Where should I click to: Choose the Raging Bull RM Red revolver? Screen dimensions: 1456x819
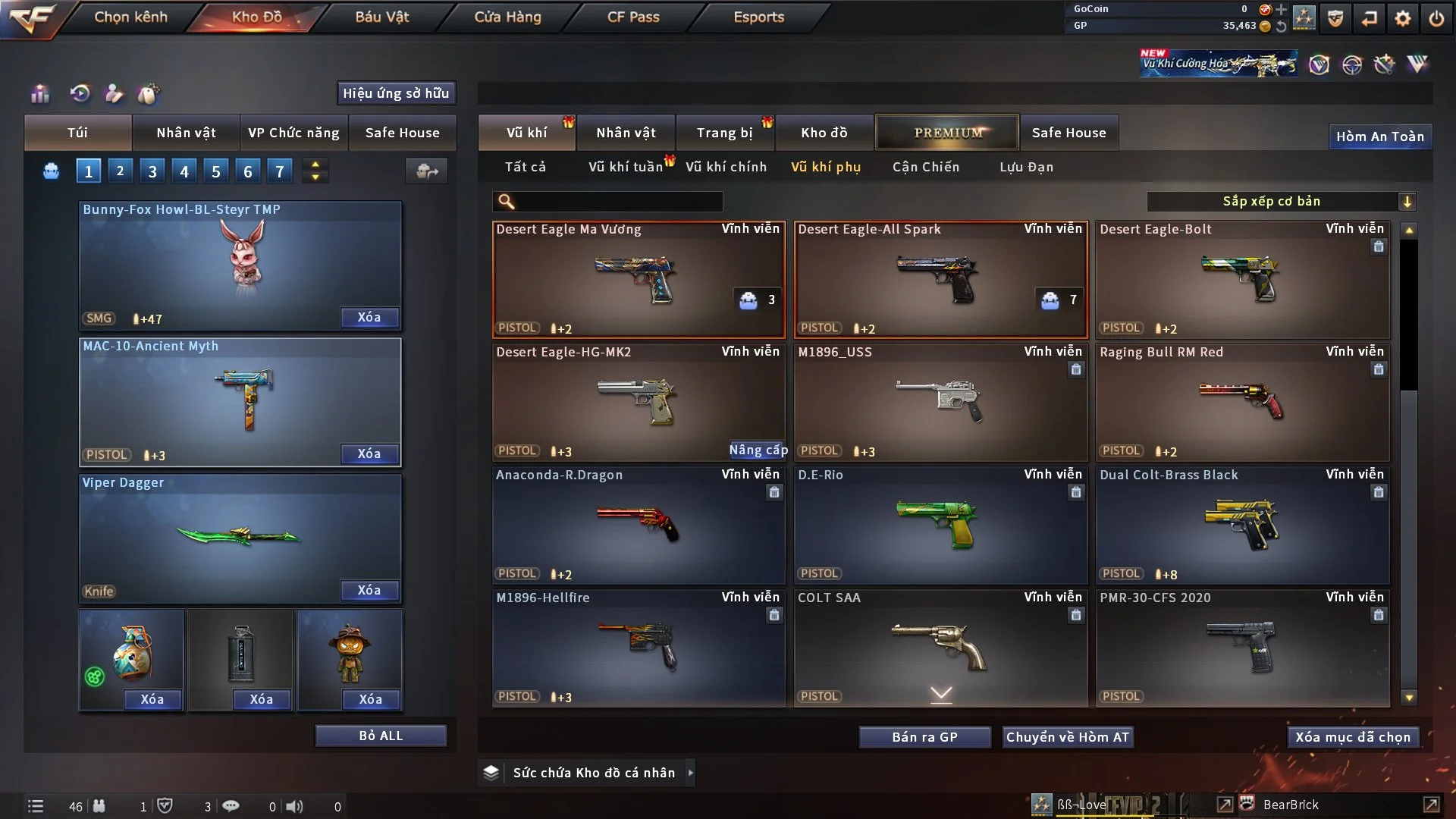[x=1242, y=402]
